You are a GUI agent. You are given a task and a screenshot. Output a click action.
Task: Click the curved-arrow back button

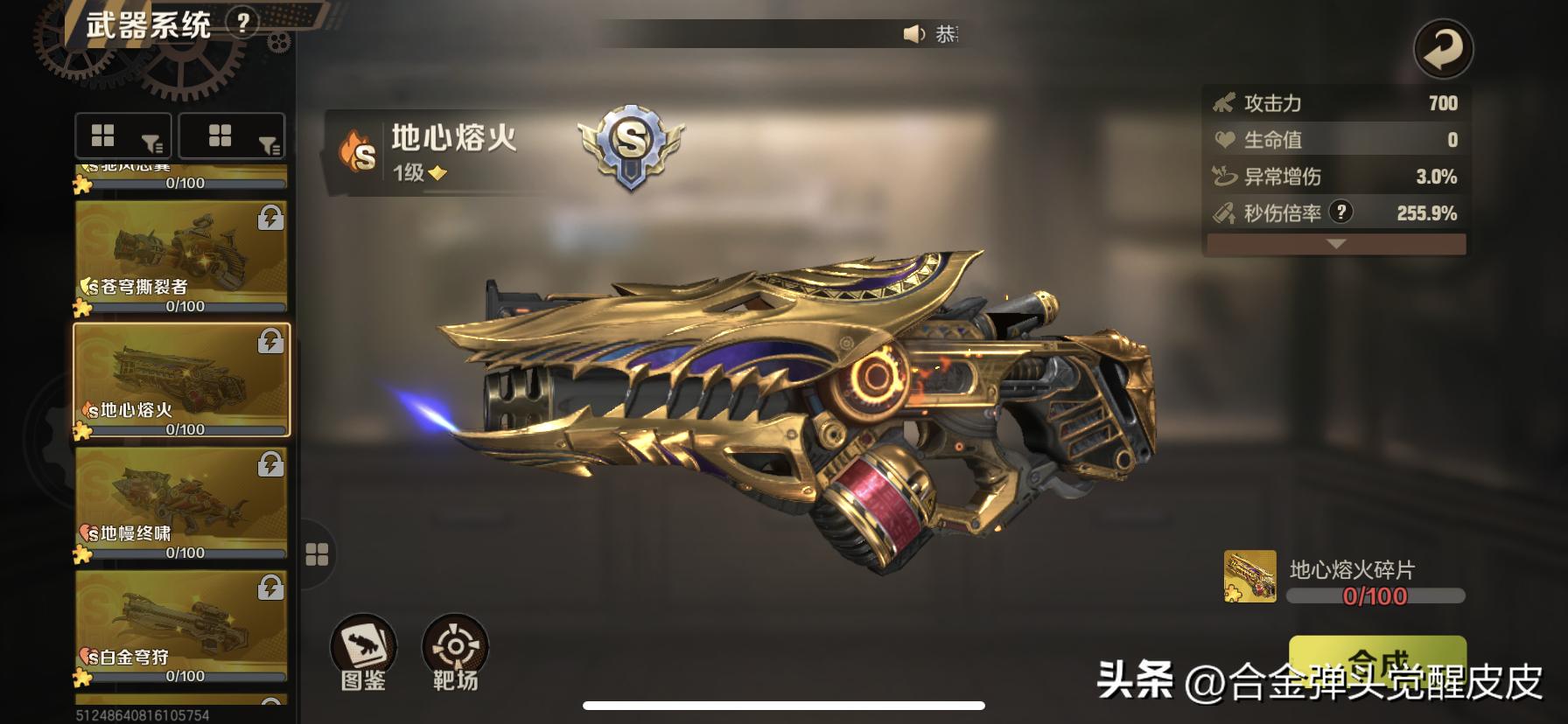1443,49
